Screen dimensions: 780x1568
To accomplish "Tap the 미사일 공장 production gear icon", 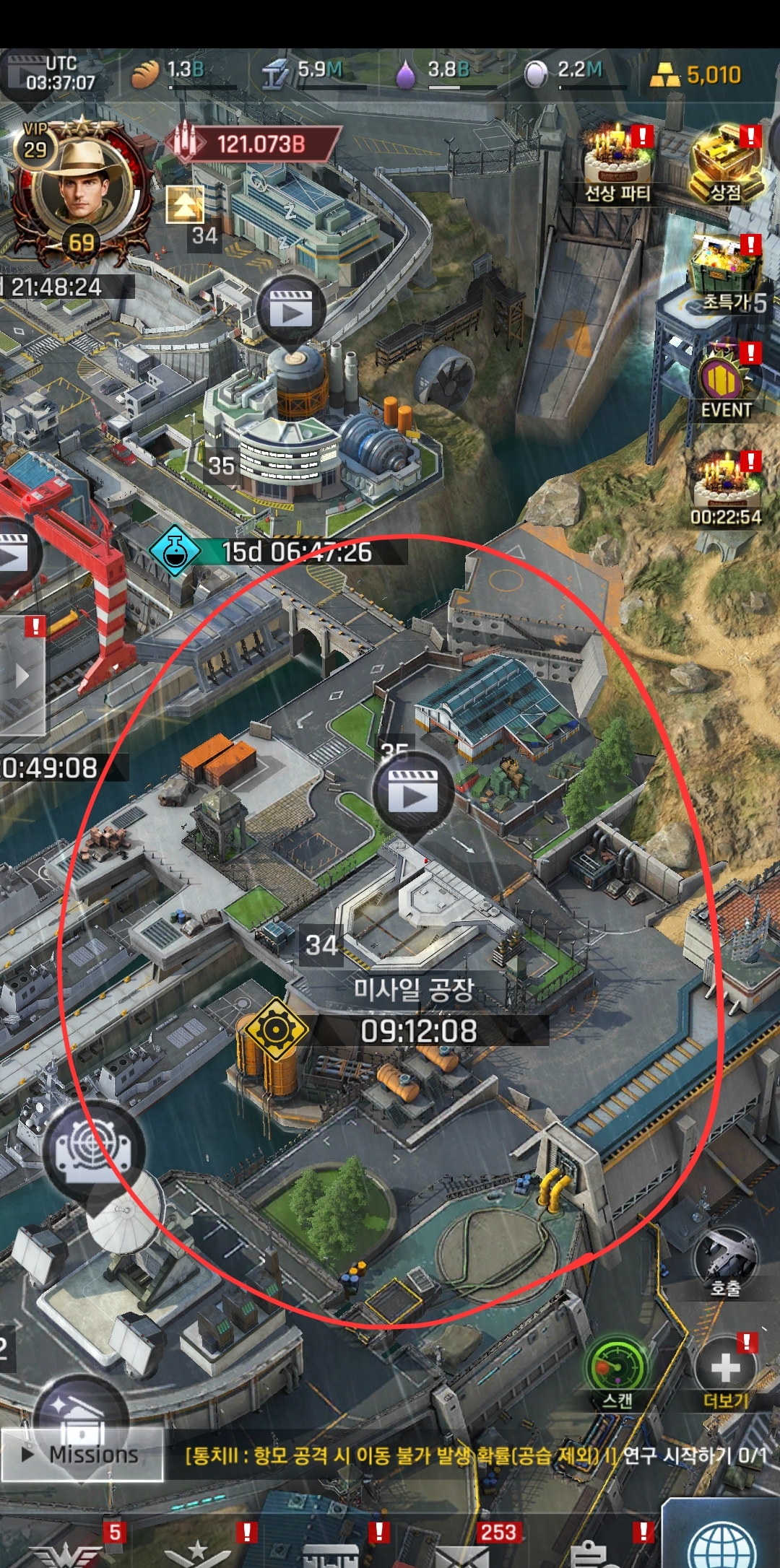I will (275, 1029).
